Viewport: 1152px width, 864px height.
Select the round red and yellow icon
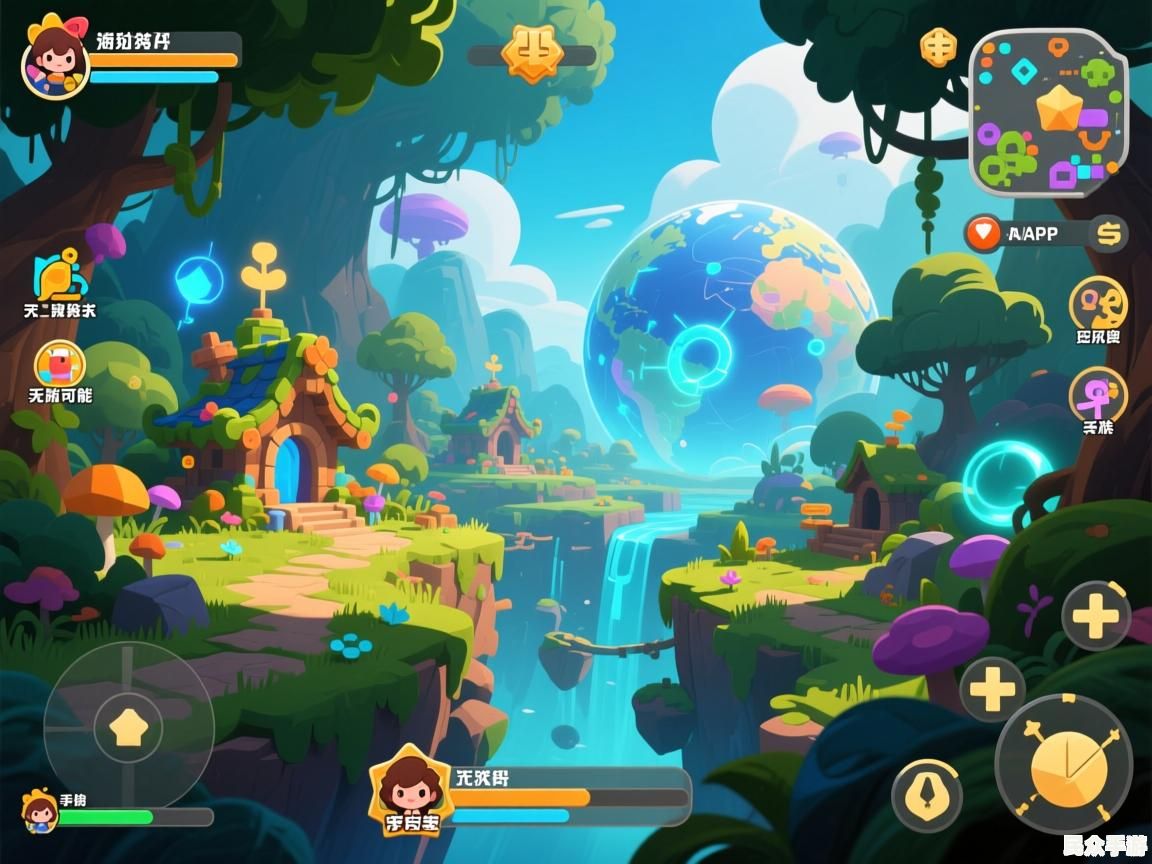[60, 364]
